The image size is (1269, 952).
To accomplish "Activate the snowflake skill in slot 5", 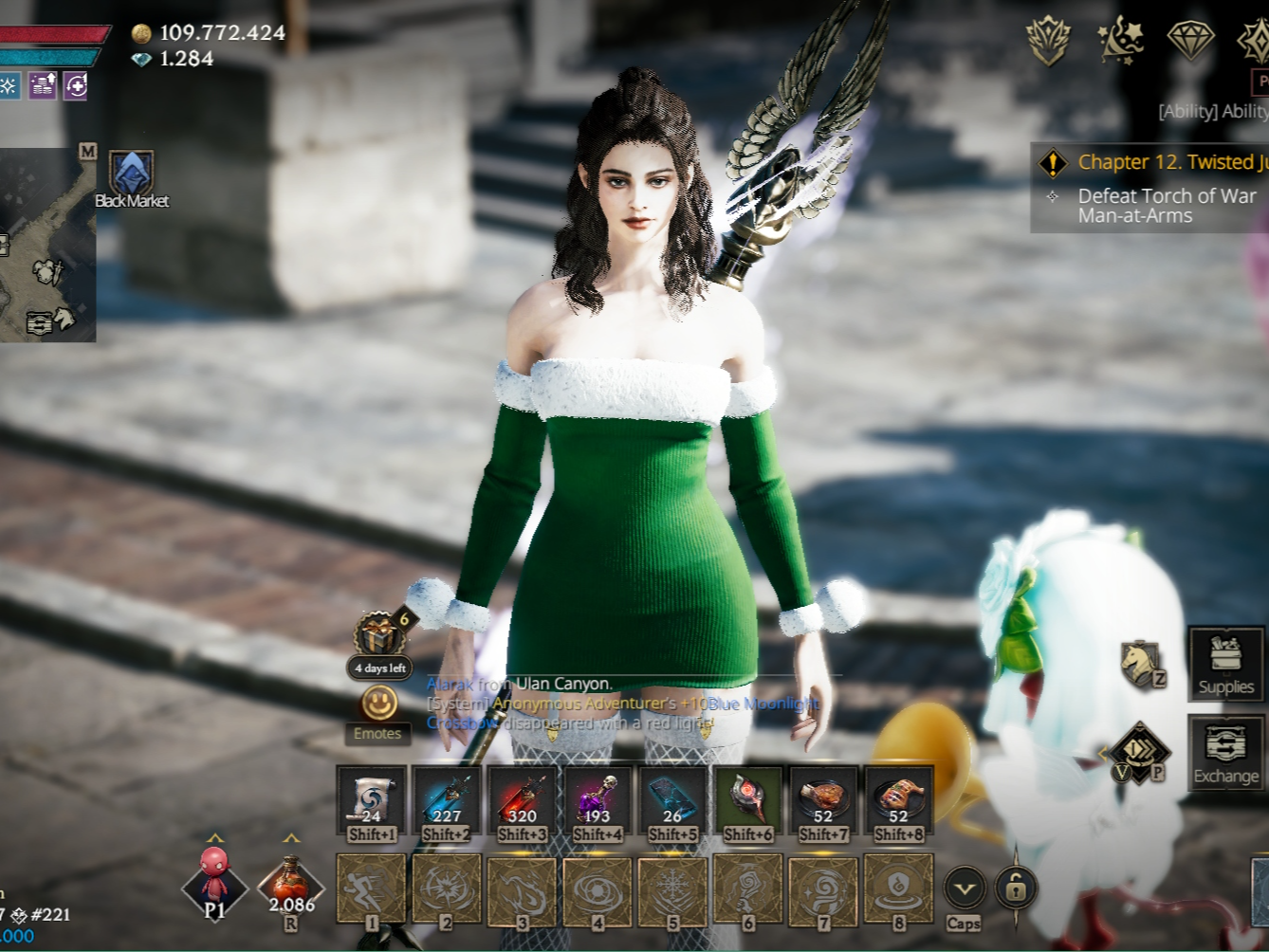I will [x=672, y=888].
